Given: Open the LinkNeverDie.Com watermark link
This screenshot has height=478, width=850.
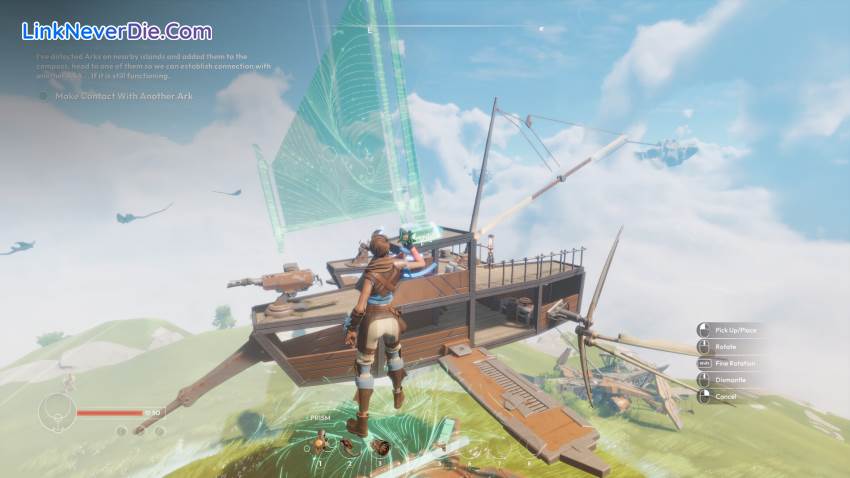Looking at the screenshot, I should (x=117, y=31).
